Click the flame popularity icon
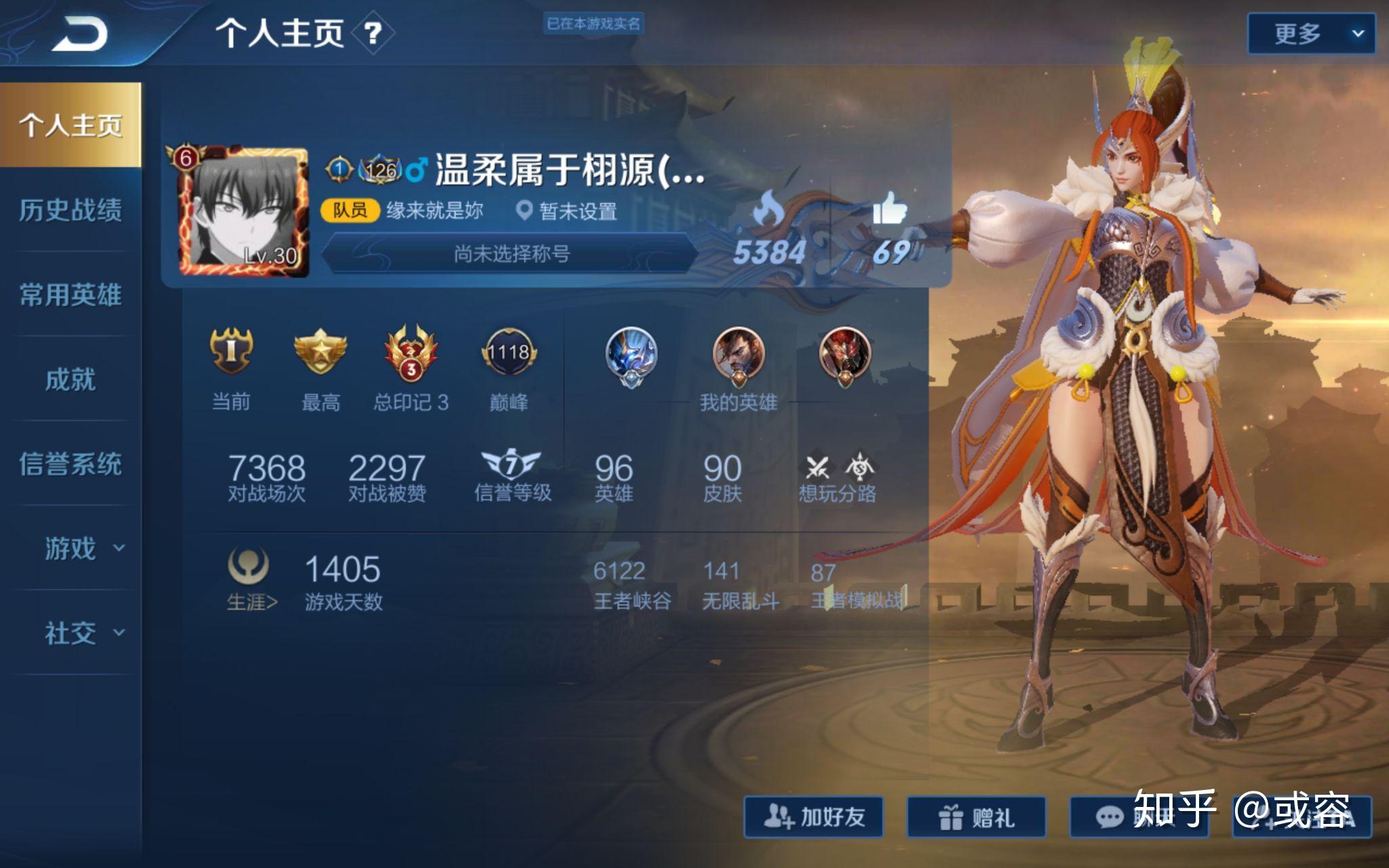Image resolution: width=1389 pixels, height=868 pixels. [x=769, y=208]
